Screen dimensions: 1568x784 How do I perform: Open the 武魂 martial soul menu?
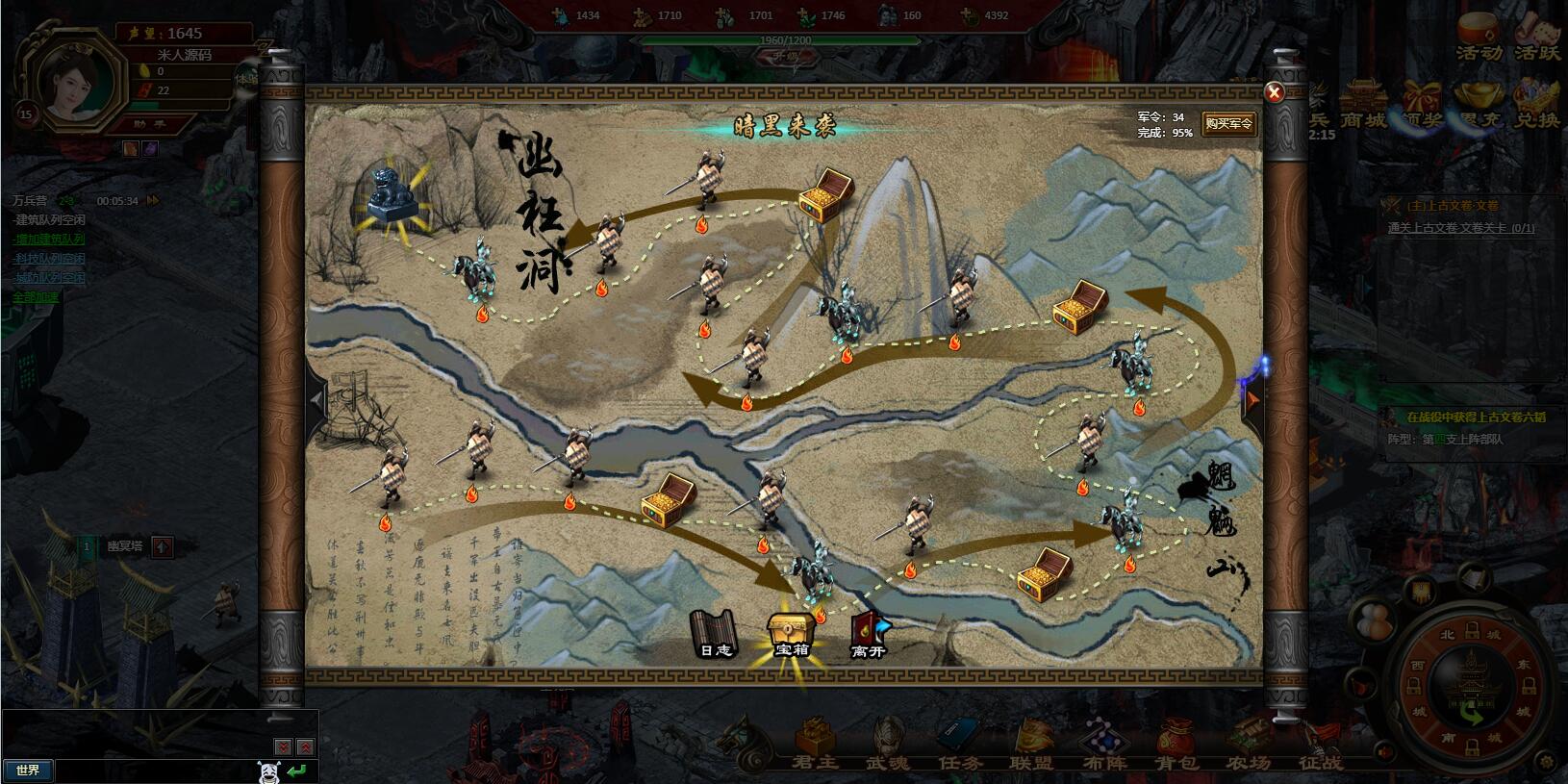click(x=888, y=747)
